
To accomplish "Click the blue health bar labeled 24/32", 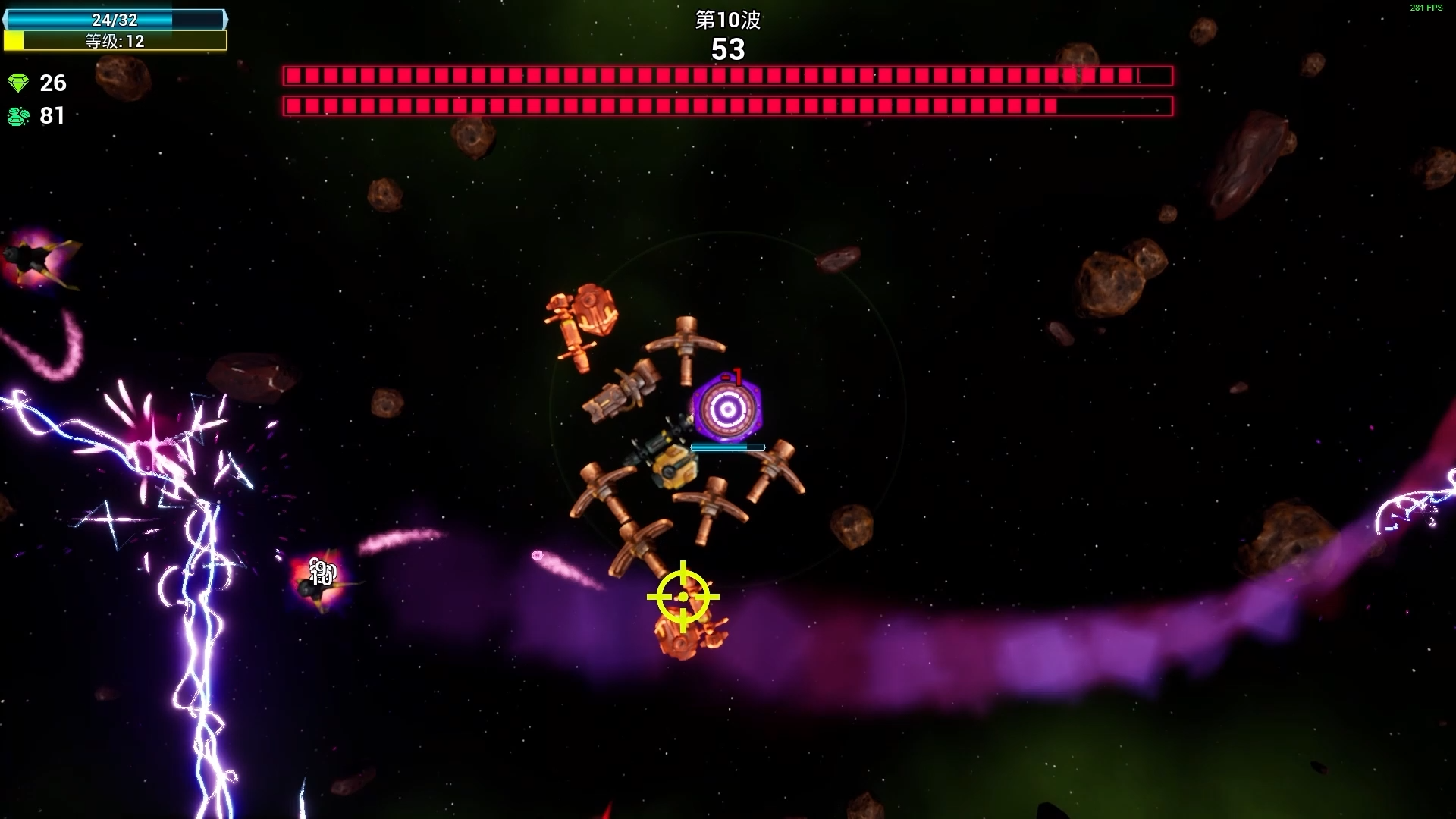I will [114, 20].
